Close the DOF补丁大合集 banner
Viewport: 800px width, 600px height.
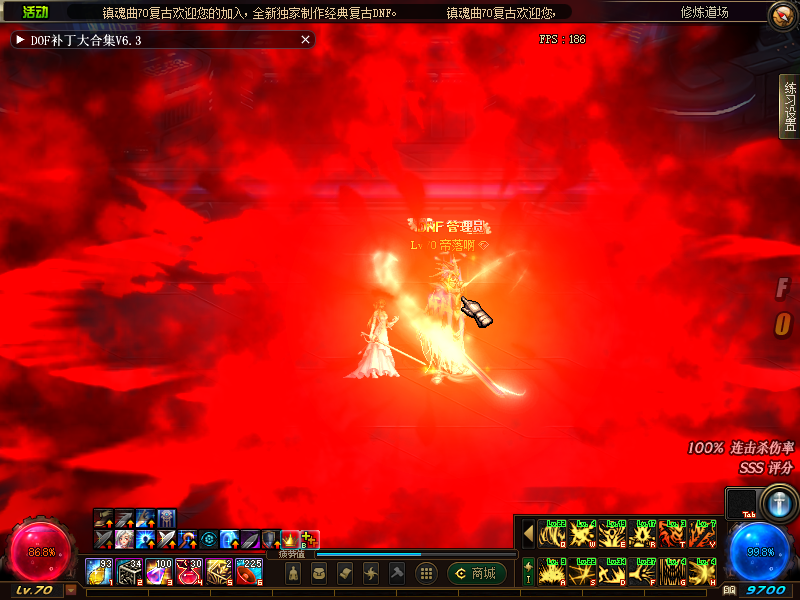pos(306,40)
